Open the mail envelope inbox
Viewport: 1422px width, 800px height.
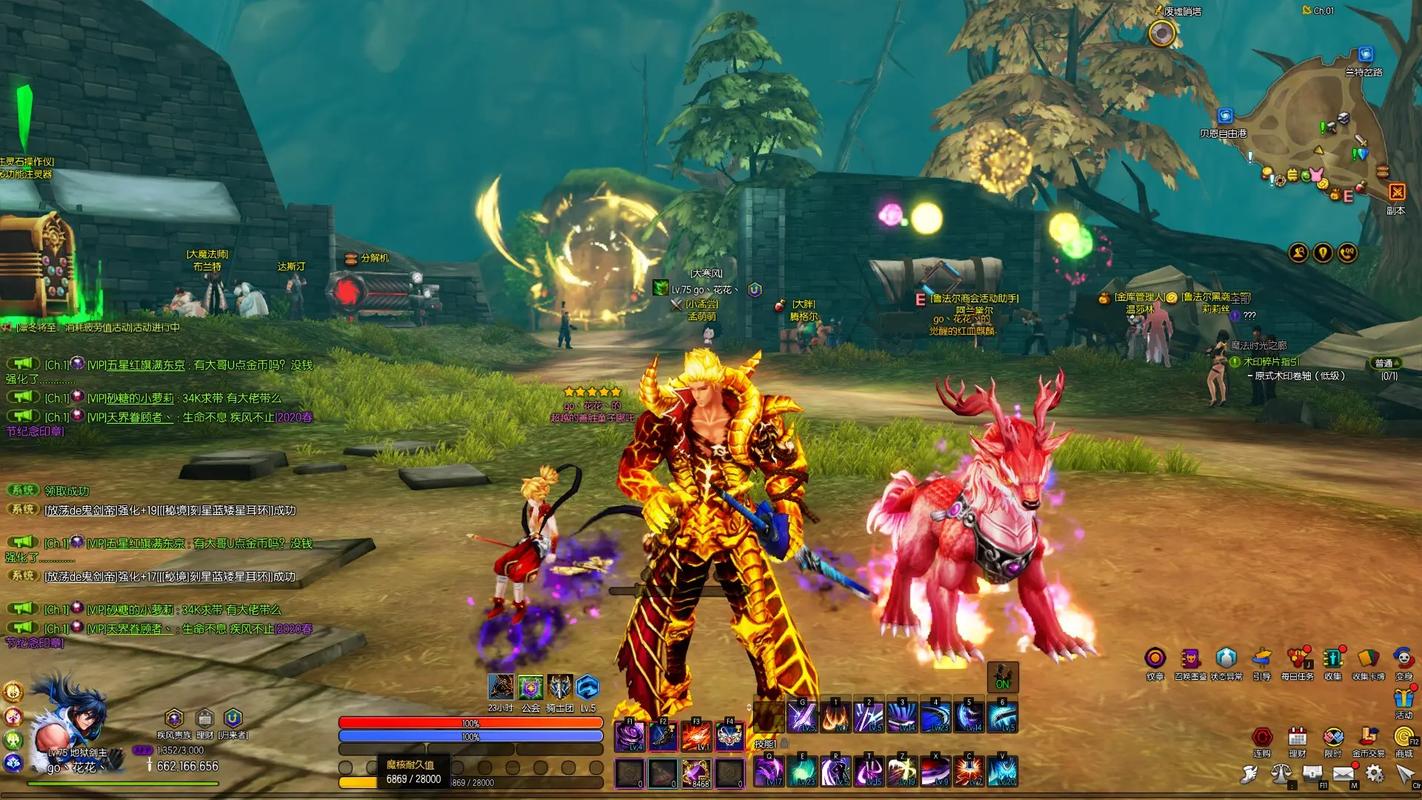pos(1343,773)
